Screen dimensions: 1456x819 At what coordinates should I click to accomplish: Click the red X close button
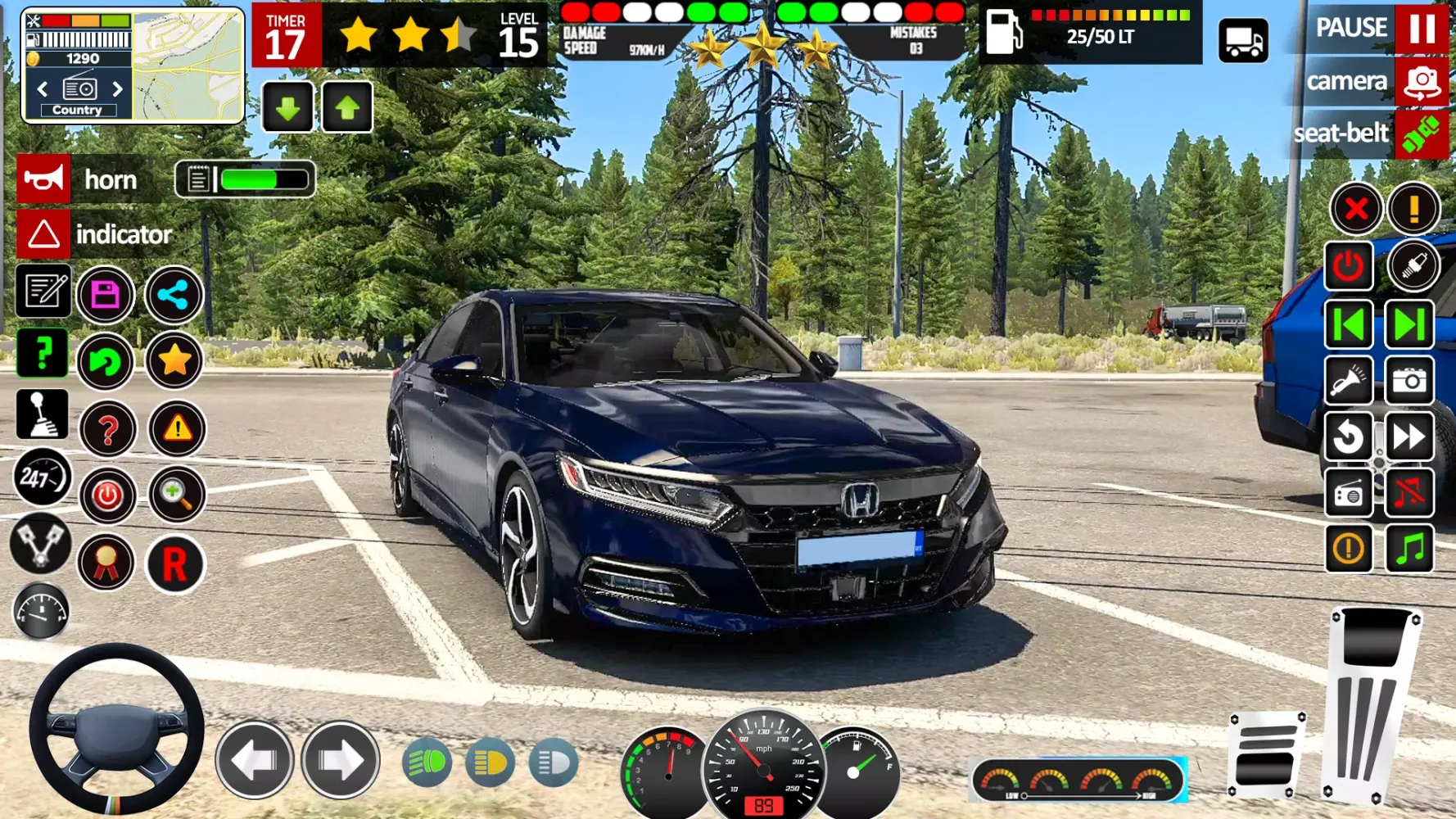[x=1356, y=209]
